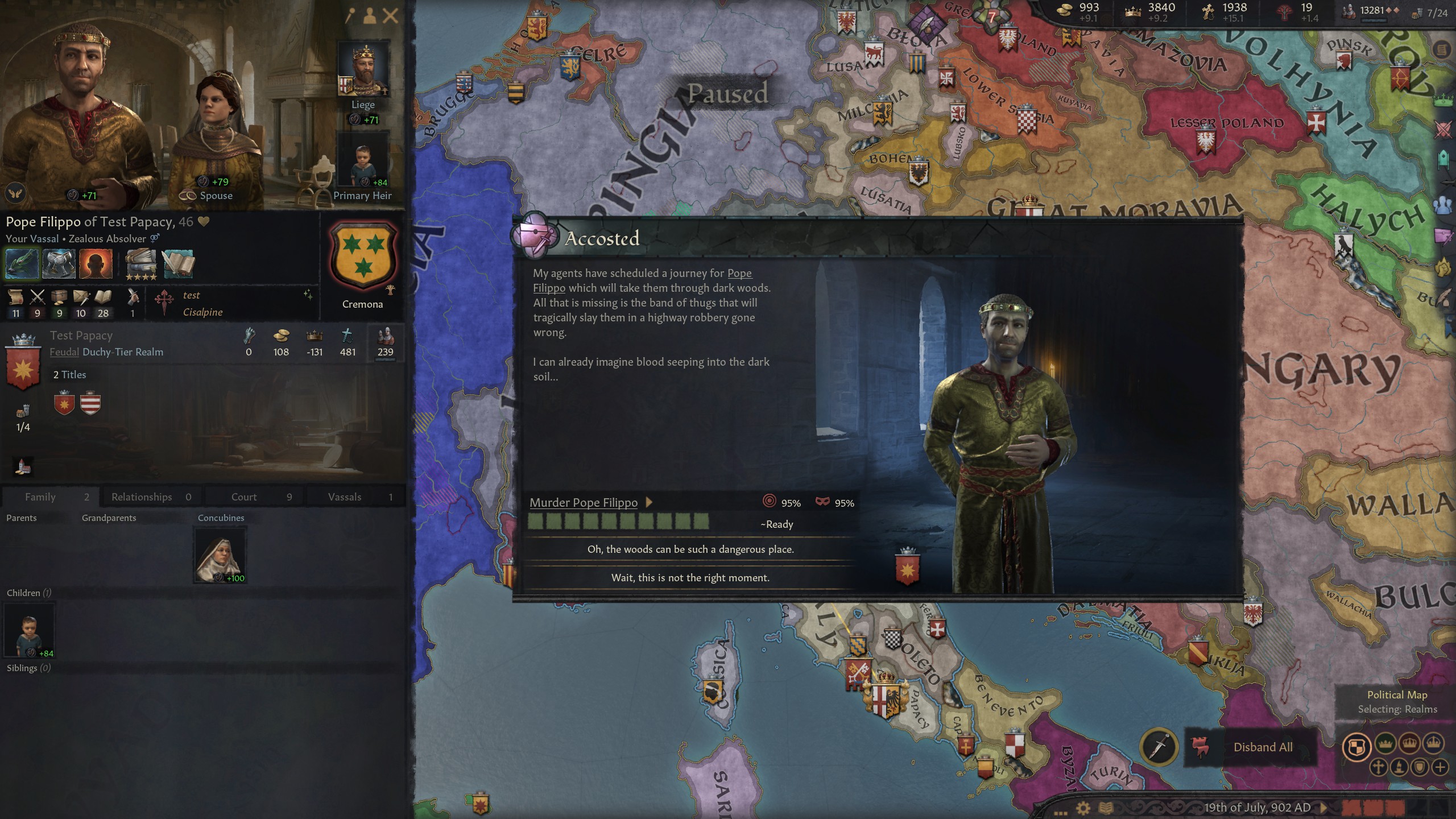
Task: Switch to the Court tab
Action: pyautogui.click(x=243, y=497)
